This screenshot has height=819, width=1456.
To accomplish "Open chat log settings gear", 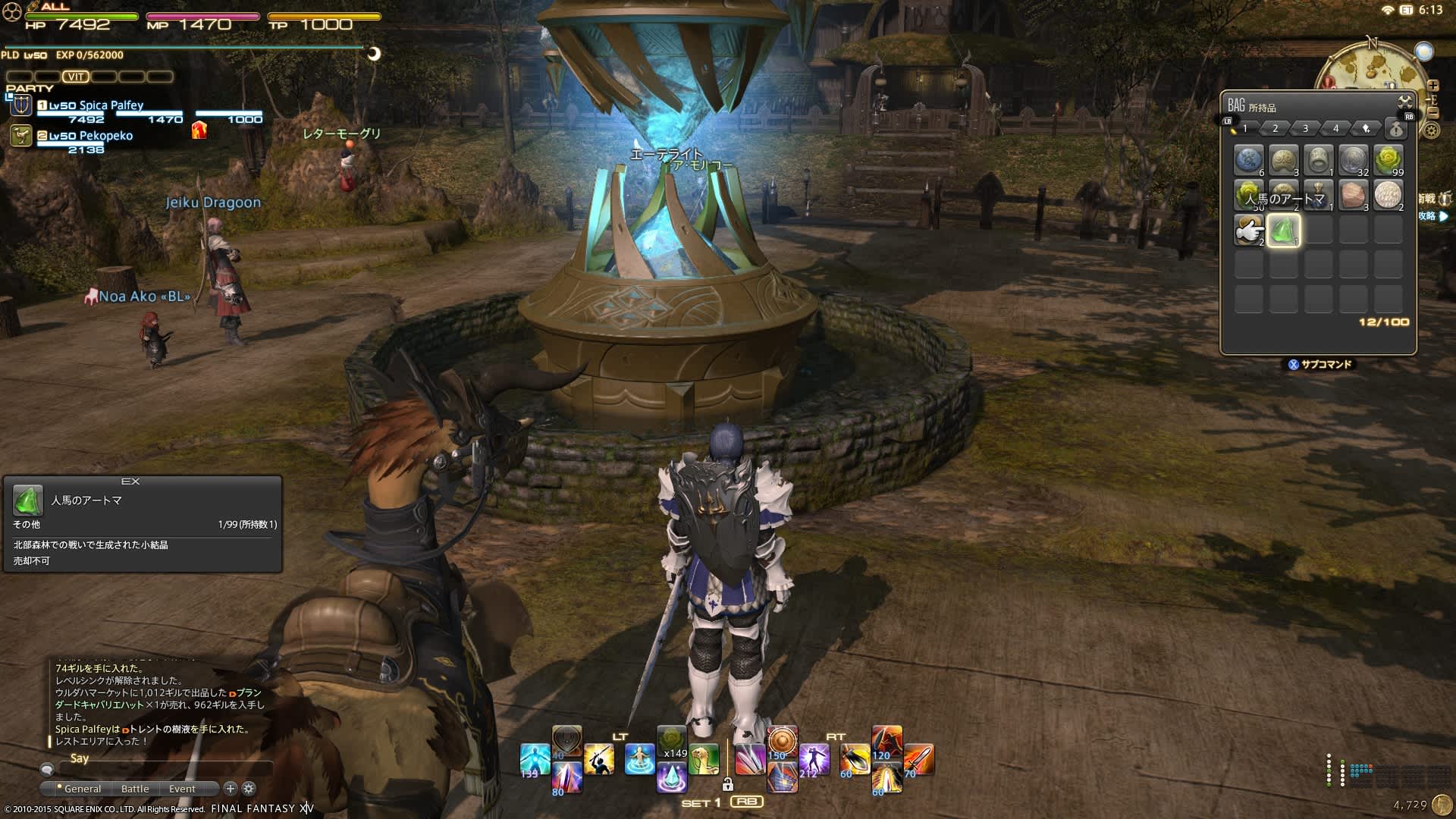I will pos(248,789).
